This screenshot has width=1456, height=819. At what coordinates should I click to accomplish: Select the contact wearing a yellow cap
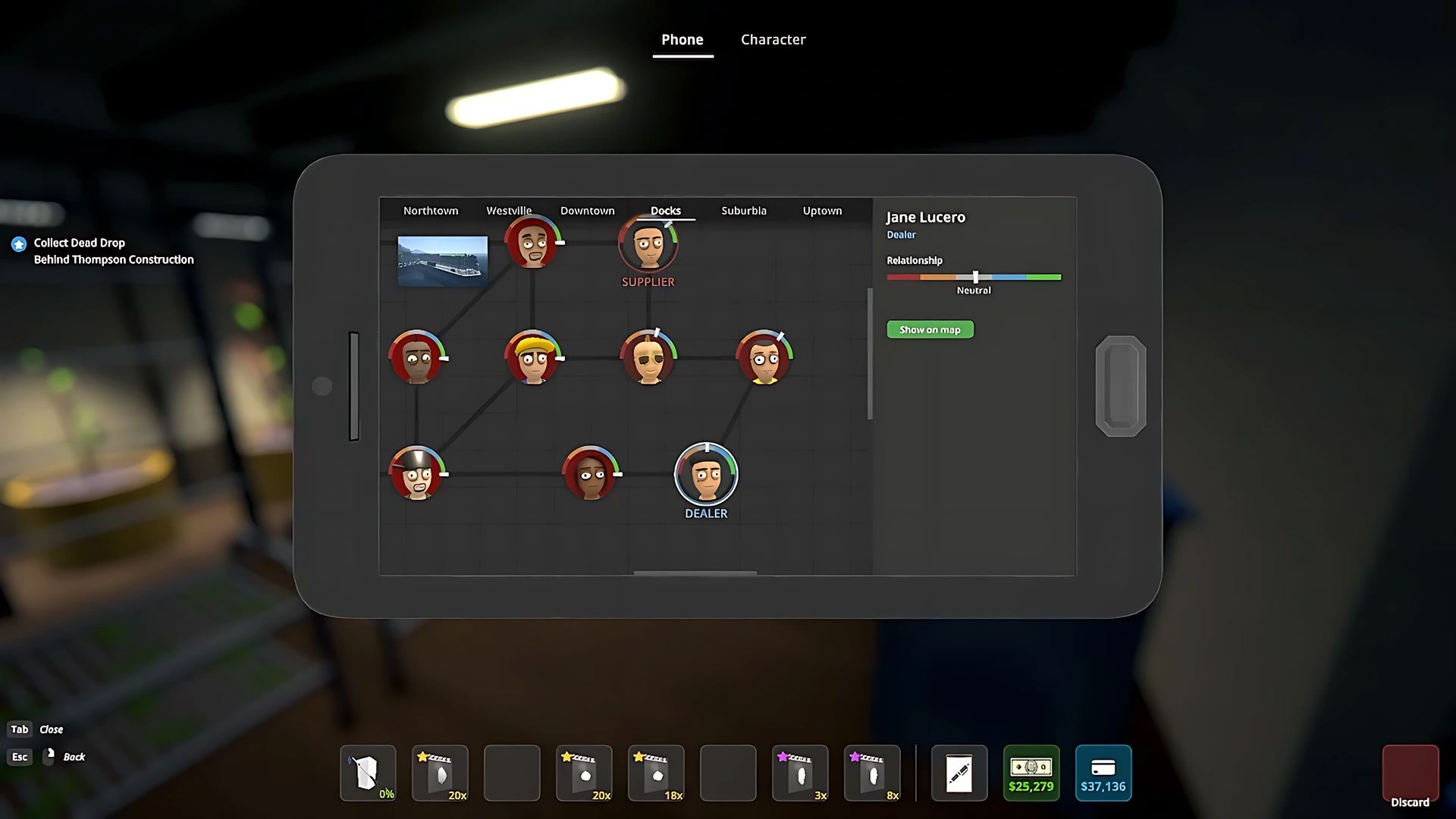tap(533, 358)
